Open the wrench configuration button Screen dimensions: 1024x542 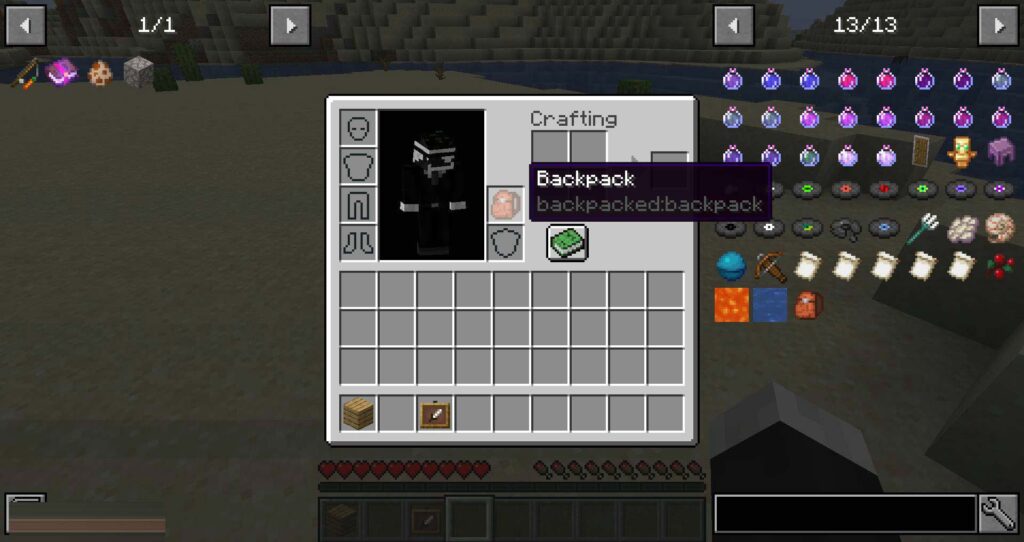click(998, 513)
